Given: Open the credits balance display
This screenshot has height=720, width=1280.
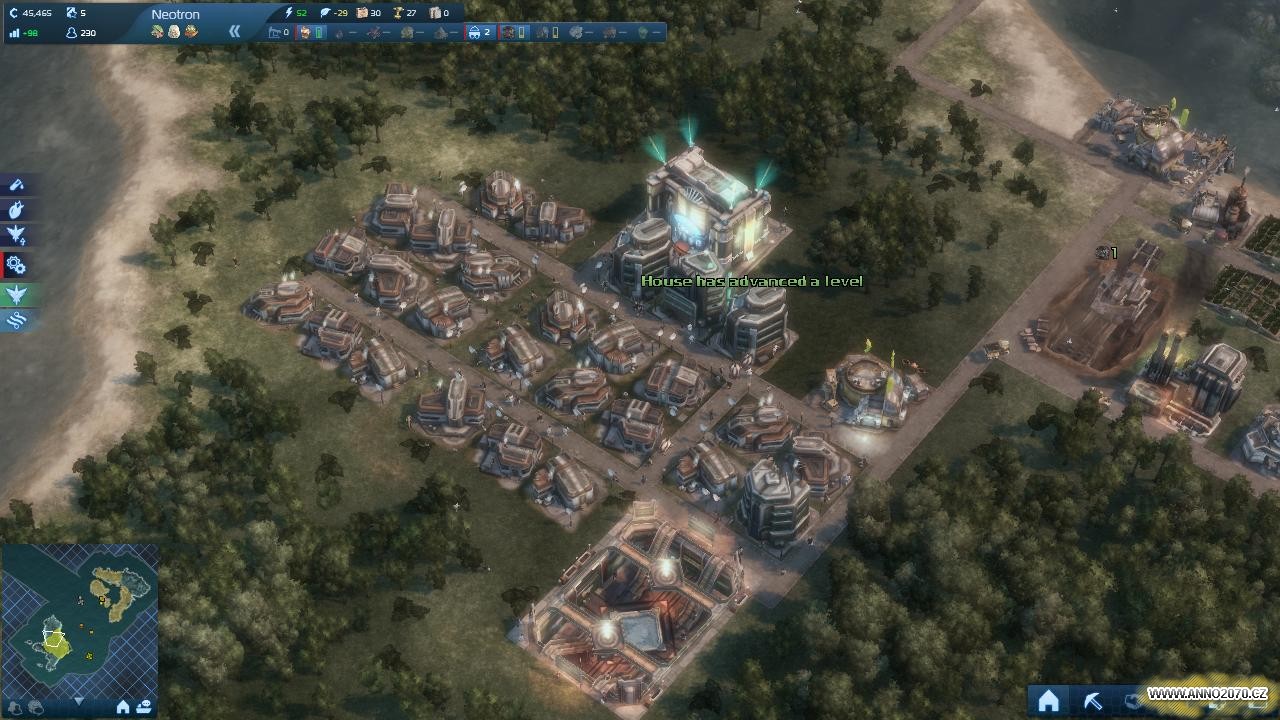Looking at the screenshot, I should 32,13.
